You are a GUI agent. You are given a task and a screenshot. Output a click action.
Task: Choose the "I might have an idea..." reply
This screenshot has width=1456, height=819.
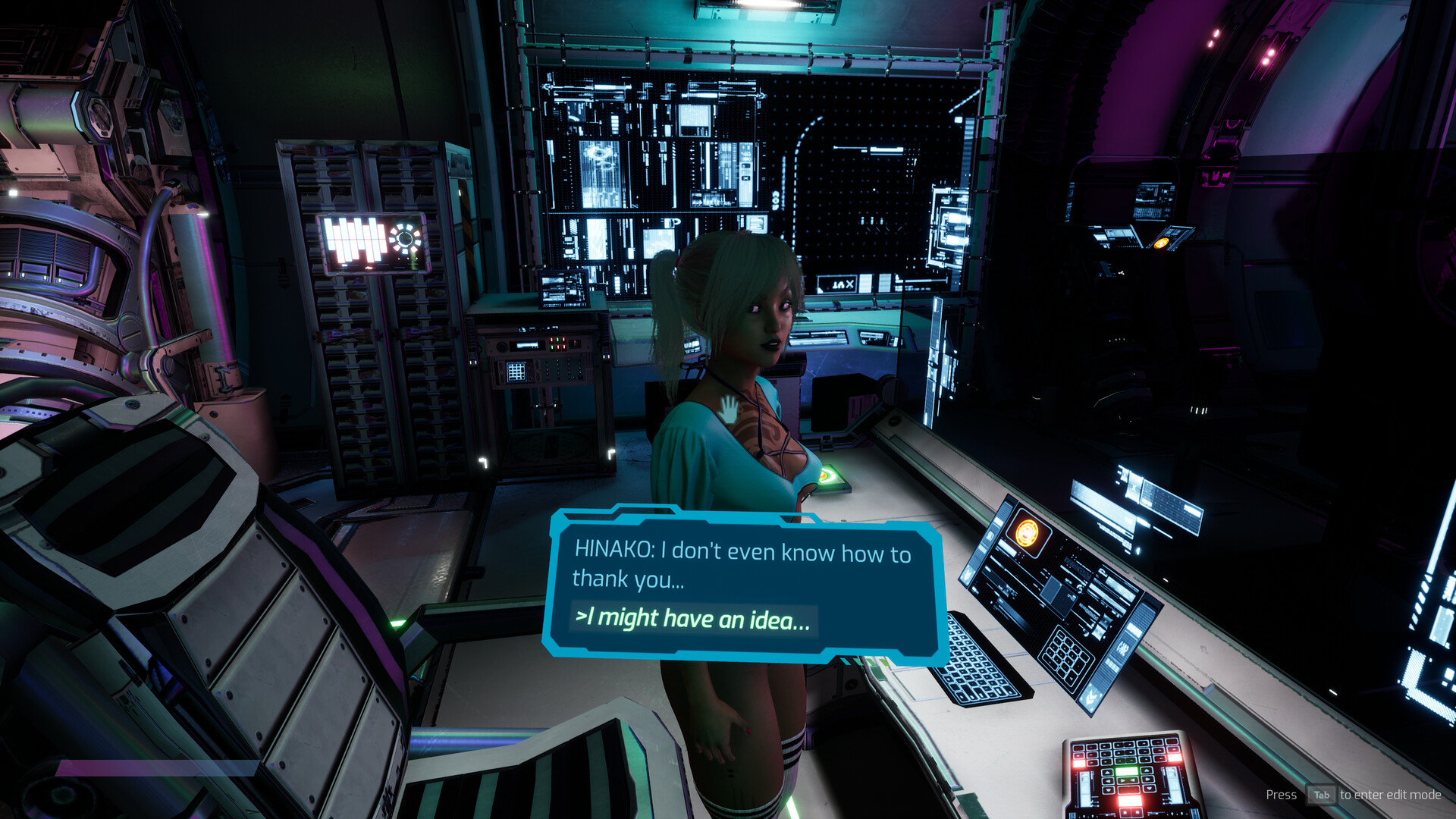(693, 620)
